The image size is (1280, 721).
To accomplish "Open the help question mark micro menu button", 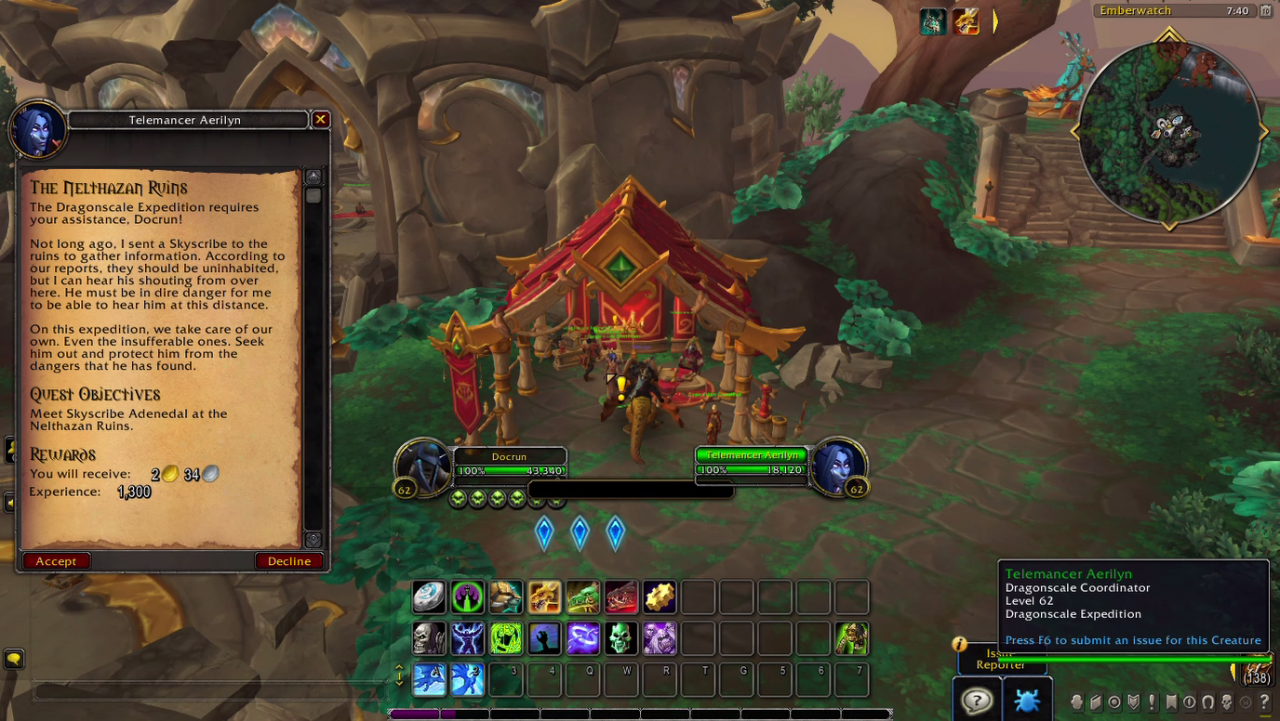I will 1264,702.
